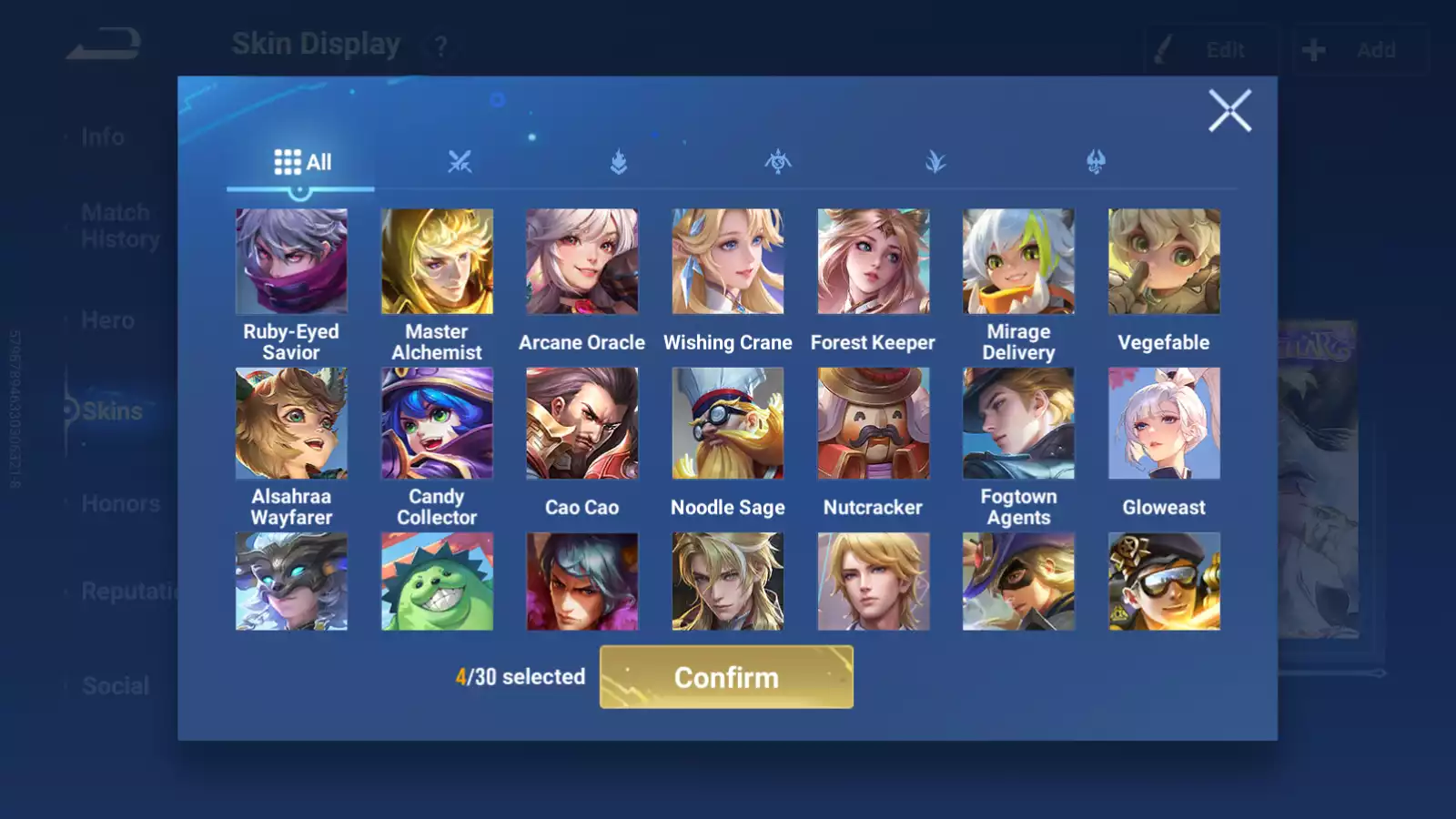Close the skin selection dialog
This screenshot has width=1456, height=819.
(x=1229, y=111)
